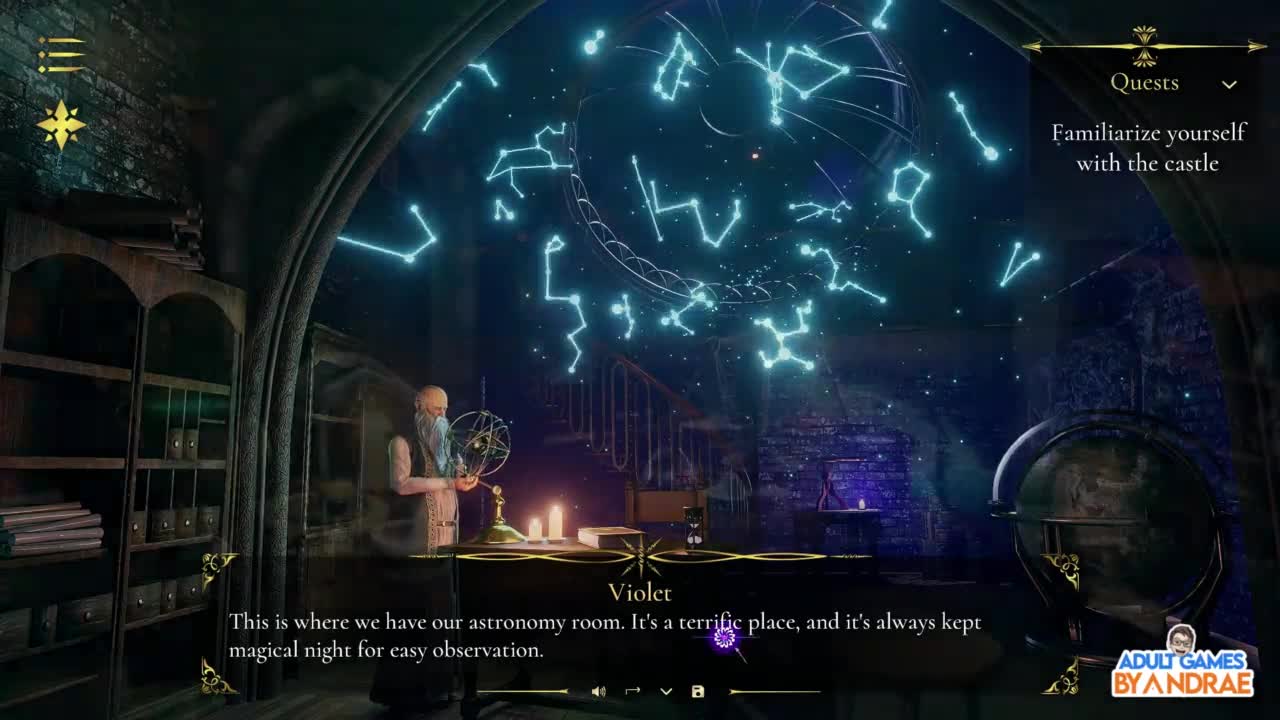Image resolution: width=1280 pixels, height=720 pixels.
Task: Advance Violet's dialogue text
Action: [x=604, y=636]
